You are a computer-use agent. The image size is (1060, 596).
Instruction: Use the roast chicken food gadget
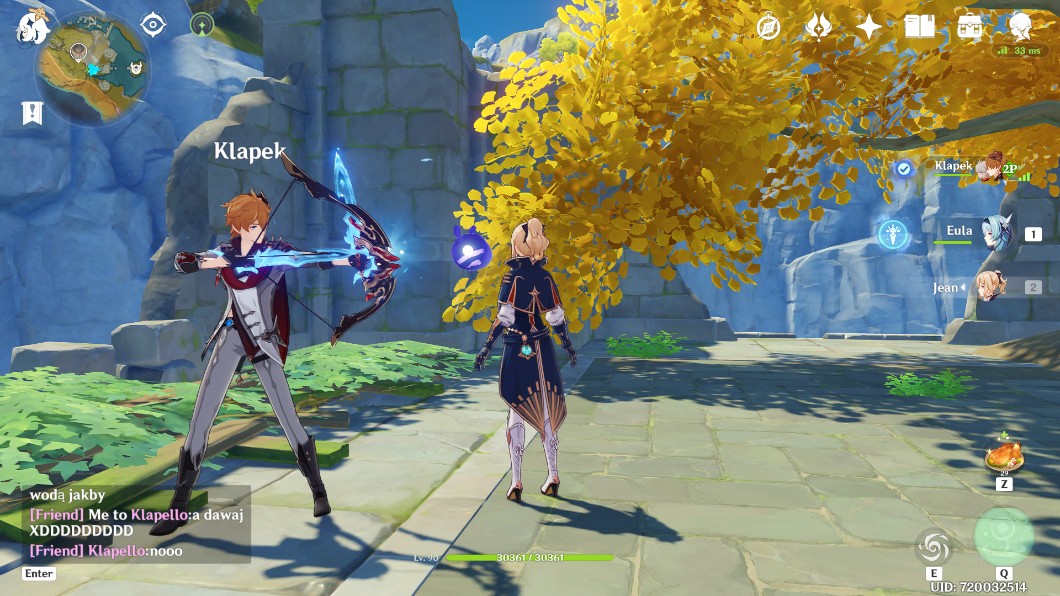pos(1003,458)
